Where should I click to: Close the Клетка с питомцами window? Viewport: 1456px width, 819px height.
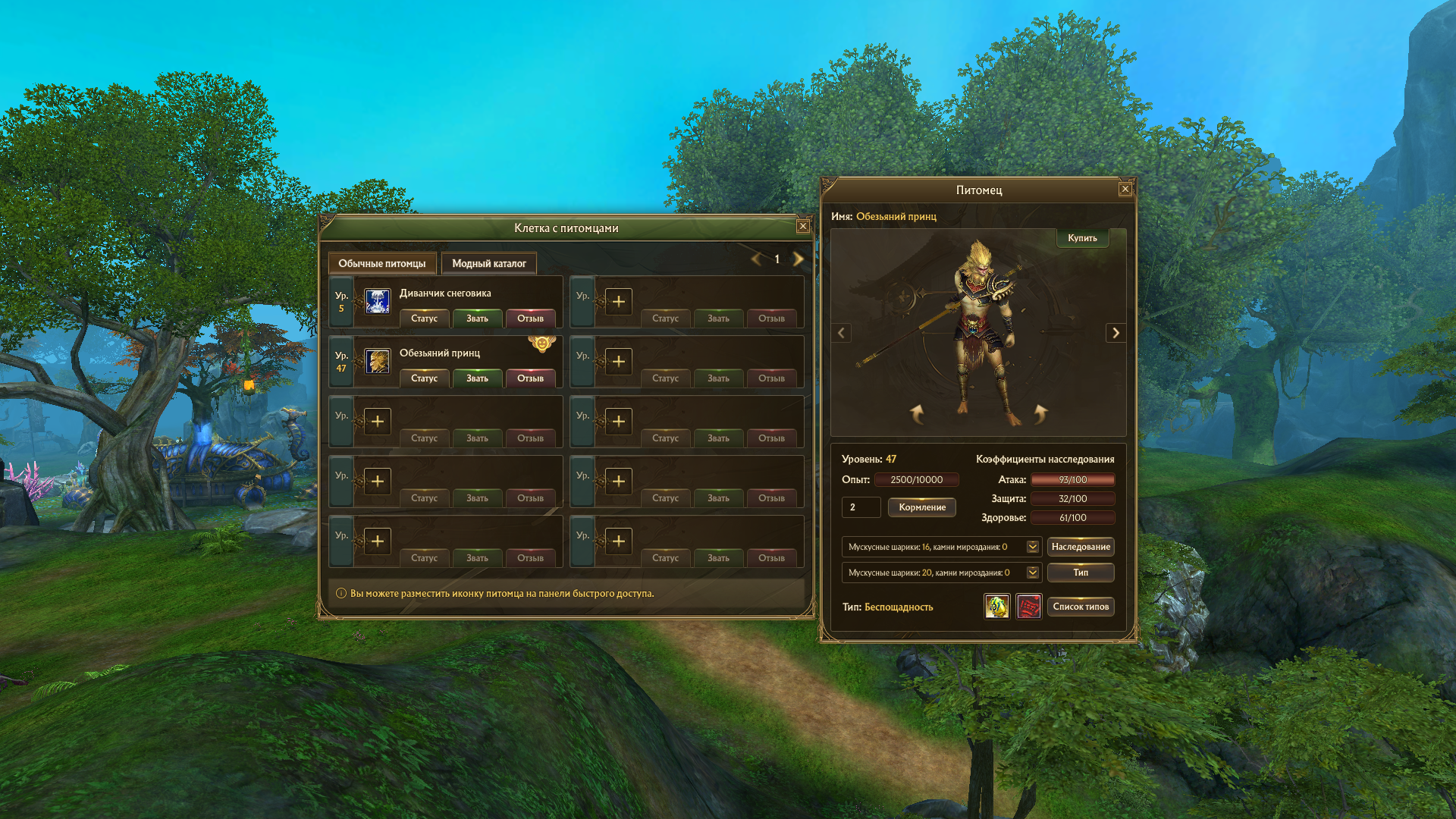(x=802, y=227)
